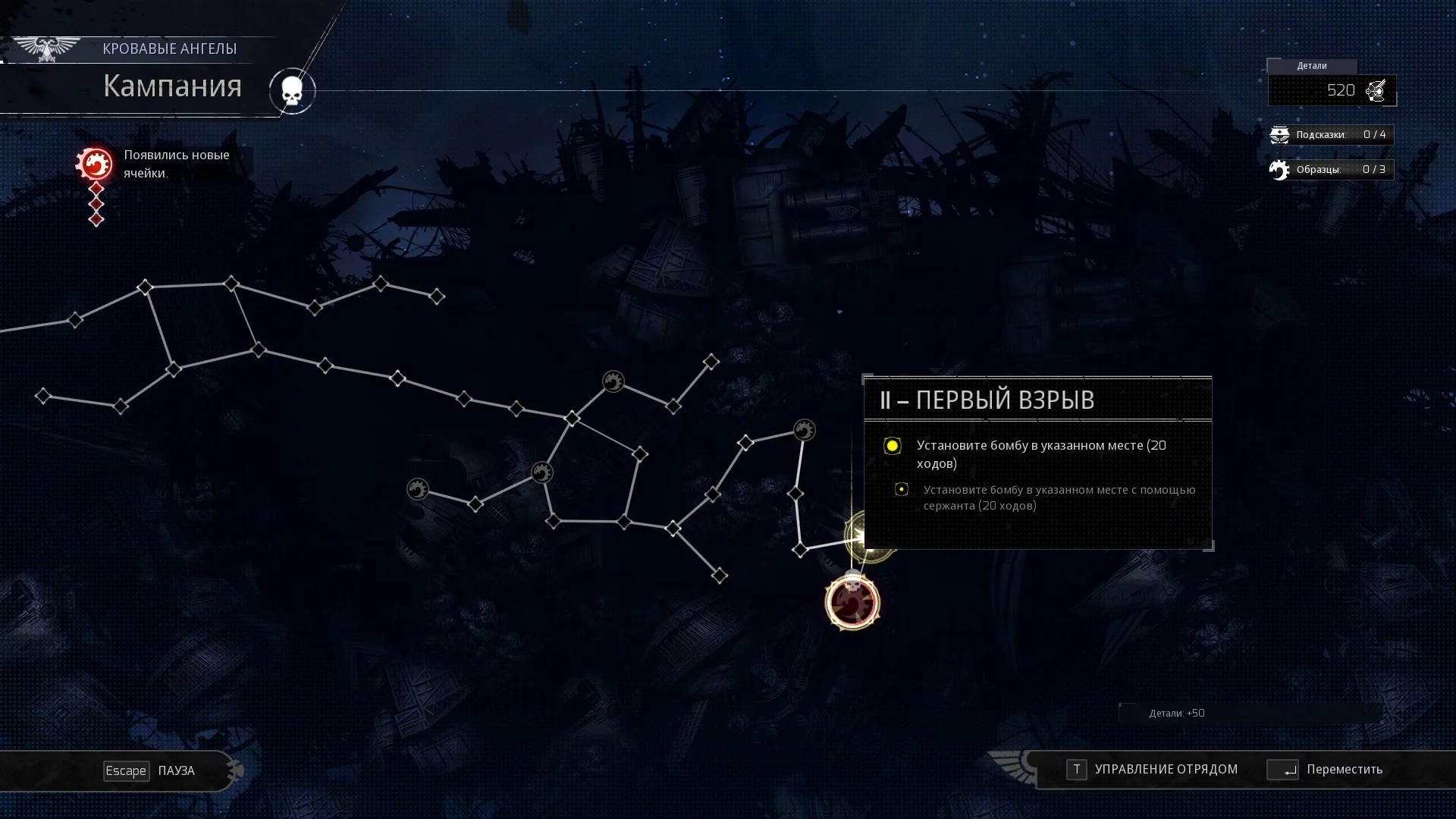The height and width of the screenshot is (819, 1456).
Task: Select the red Blood Angels squad marker
Action: point(852,603)
